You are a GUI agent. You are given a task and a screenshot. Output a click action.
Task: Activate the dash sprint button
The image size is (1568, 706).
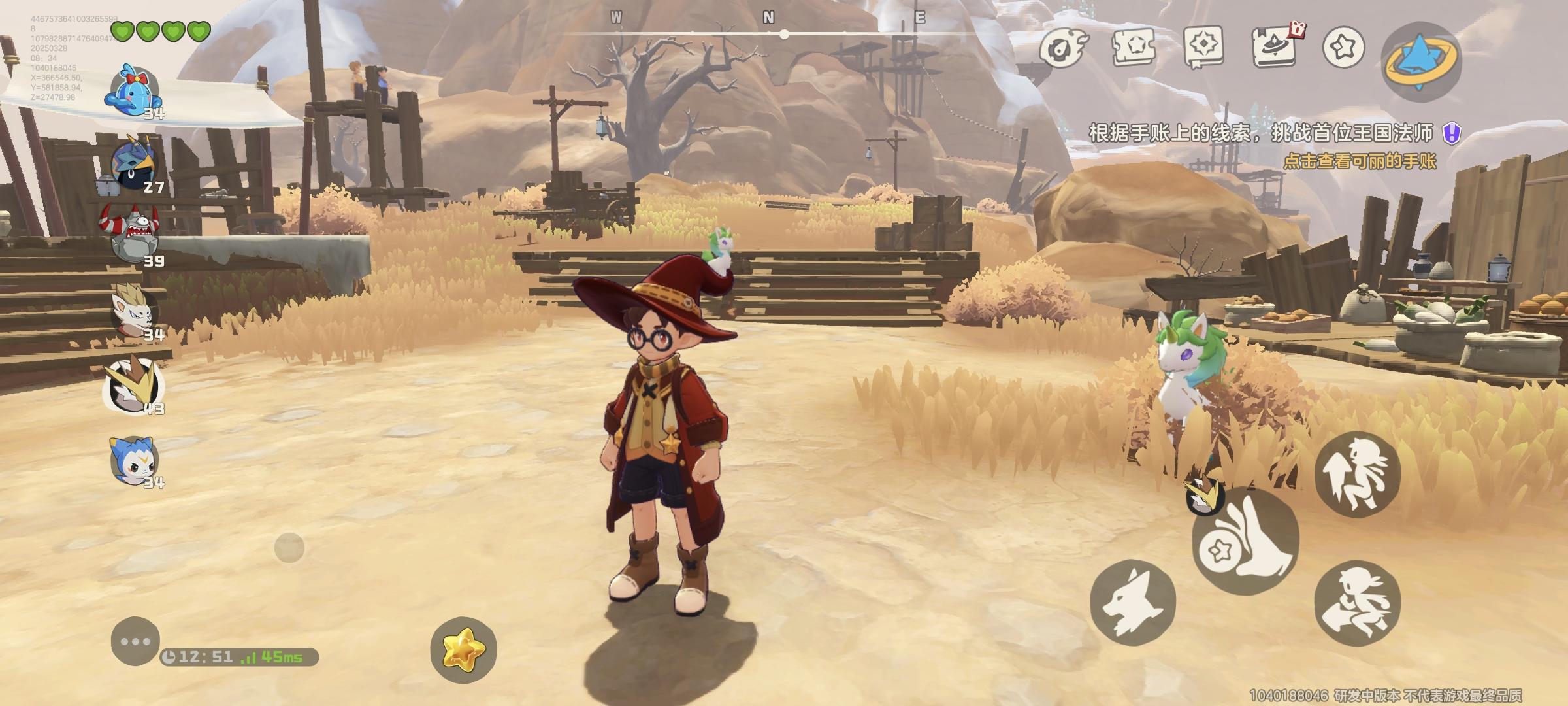(1357, 603)
